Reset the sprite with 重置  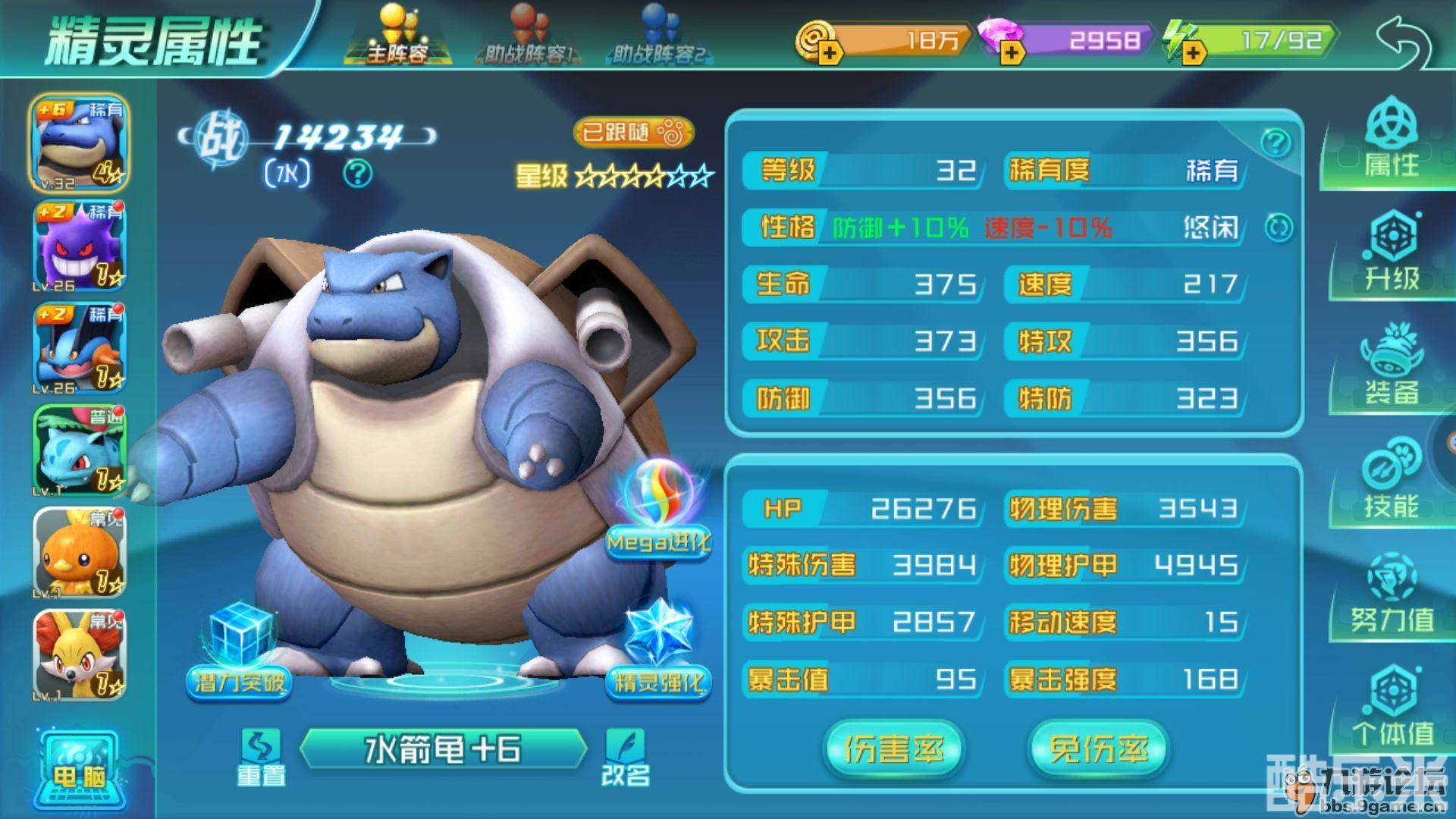260,757
